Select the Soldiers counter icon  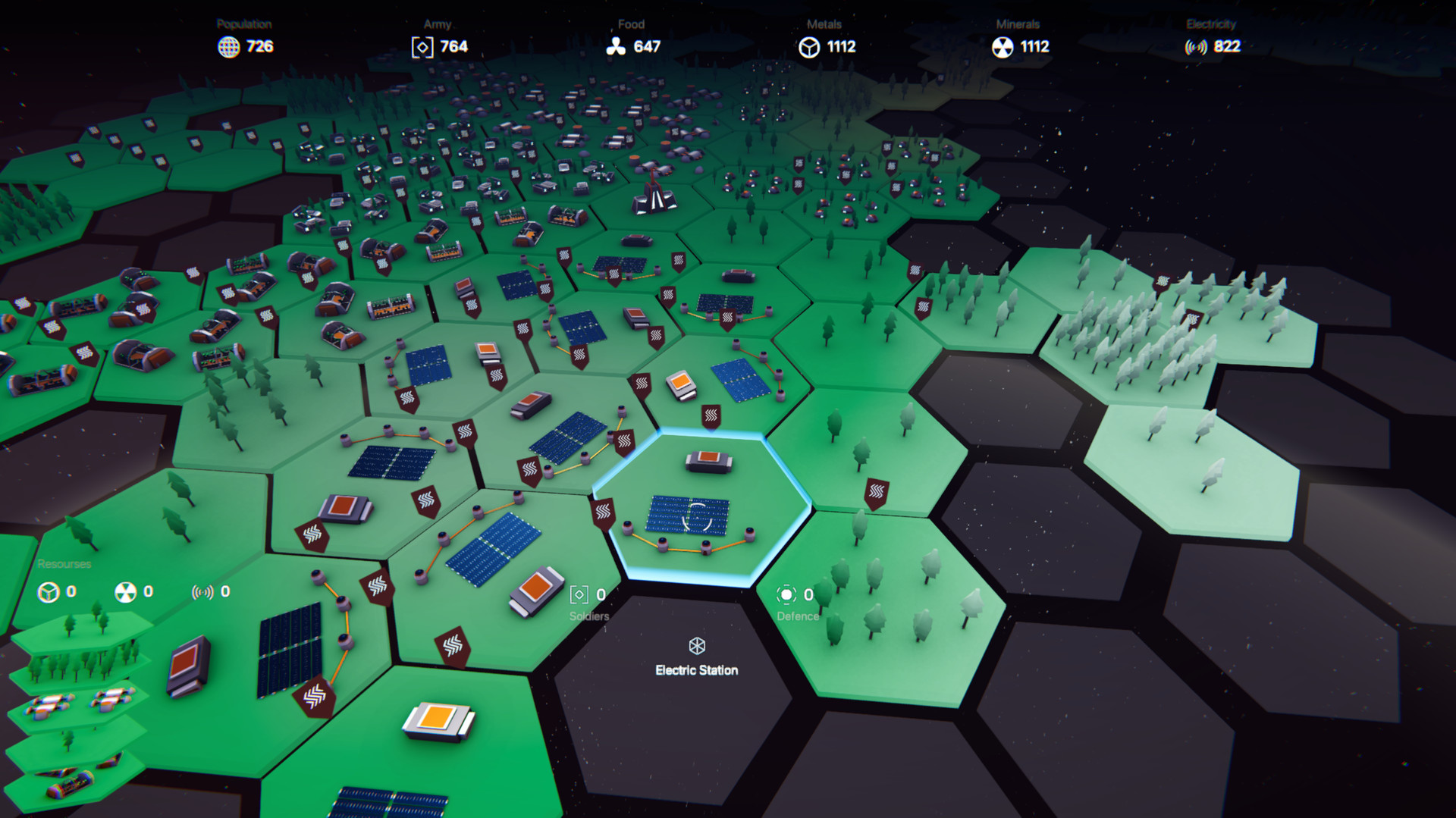[x=579, y=594]
